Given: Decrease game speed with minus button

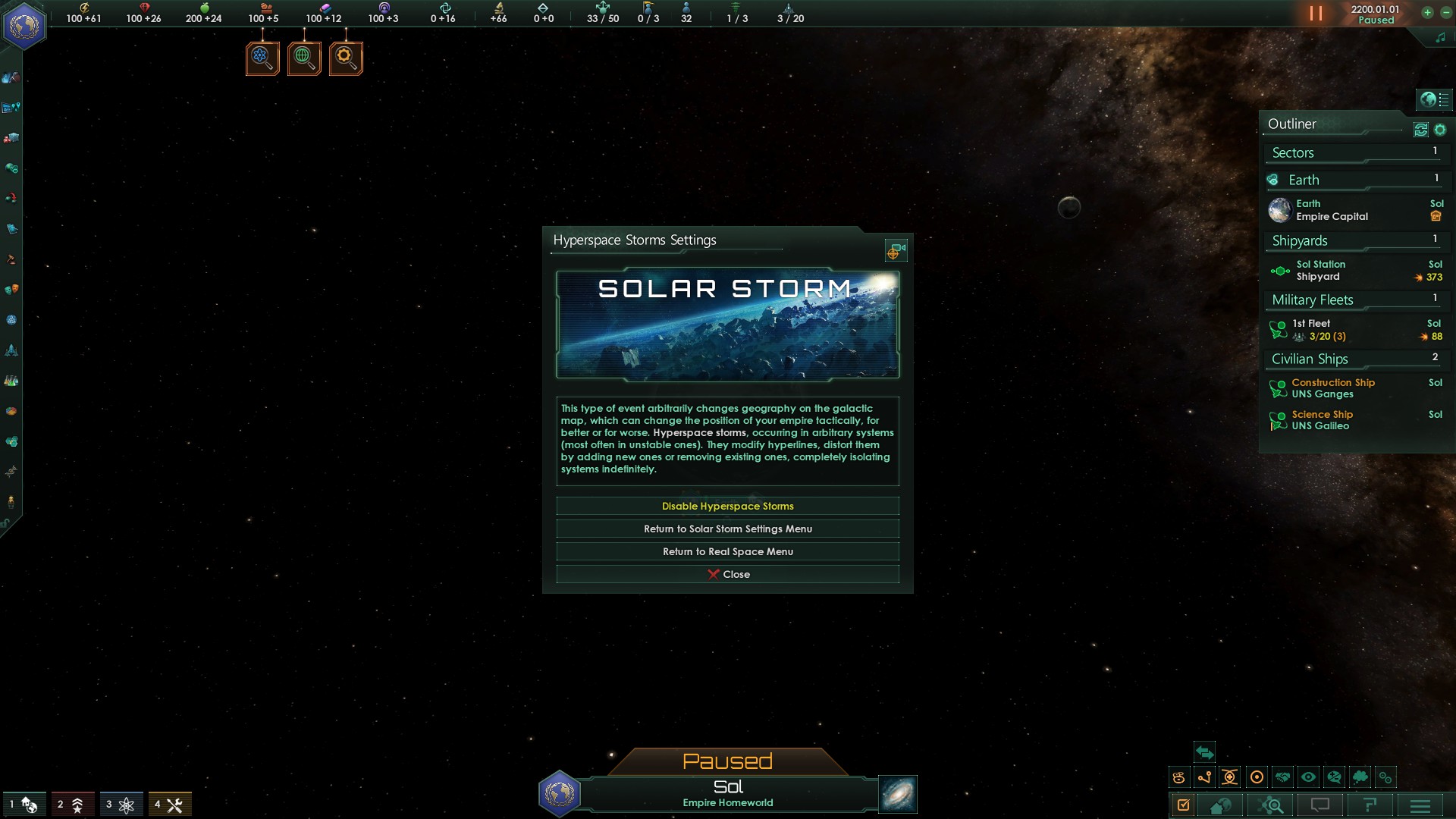Looking at the screenshot, I should point(1445,12).
